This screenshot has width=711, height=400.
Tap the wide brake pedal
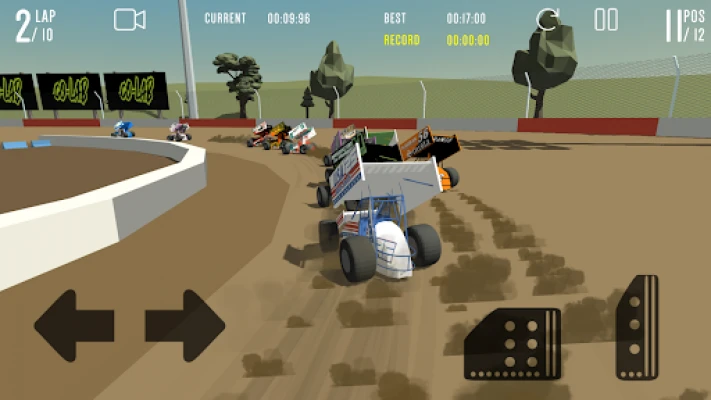(x=512, y=344)
